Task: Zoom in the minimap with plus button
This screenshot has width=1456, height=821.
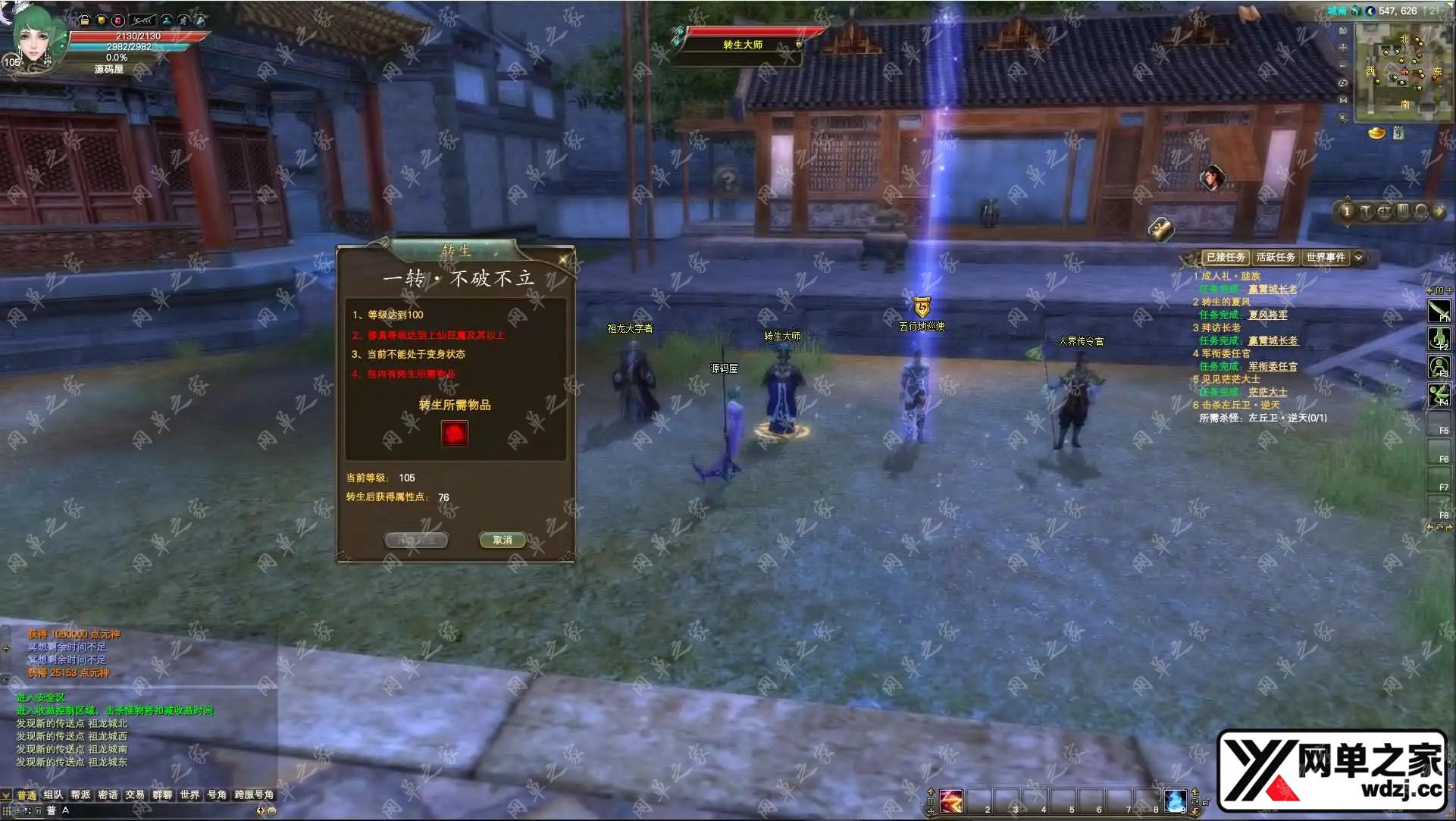Action: [1343, 47]
